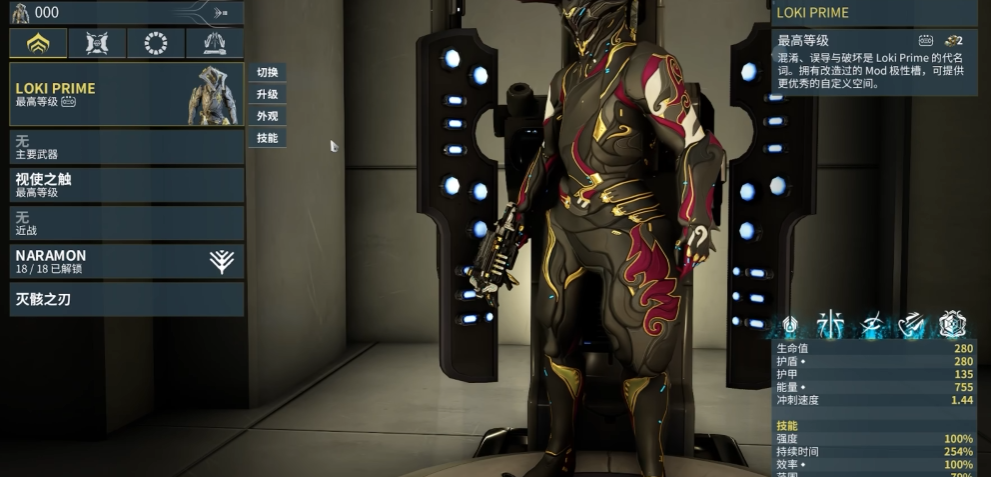991x477 pixels.
Task: Click the eye-shaped Invisibility ability icon
Action: (x=871, y=323)
